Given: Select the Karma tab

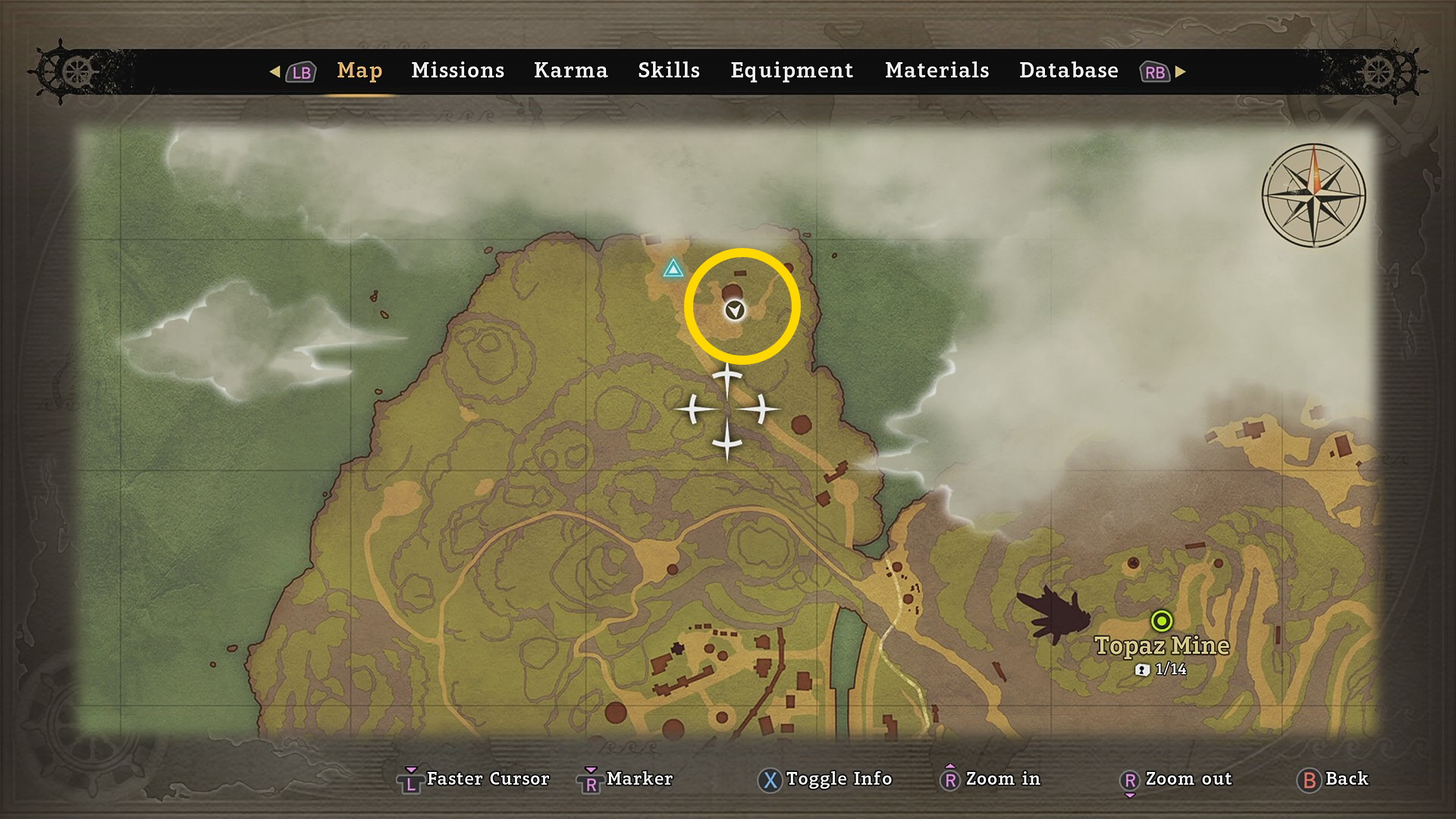Looking at the screenshot, I should (570, 71).
